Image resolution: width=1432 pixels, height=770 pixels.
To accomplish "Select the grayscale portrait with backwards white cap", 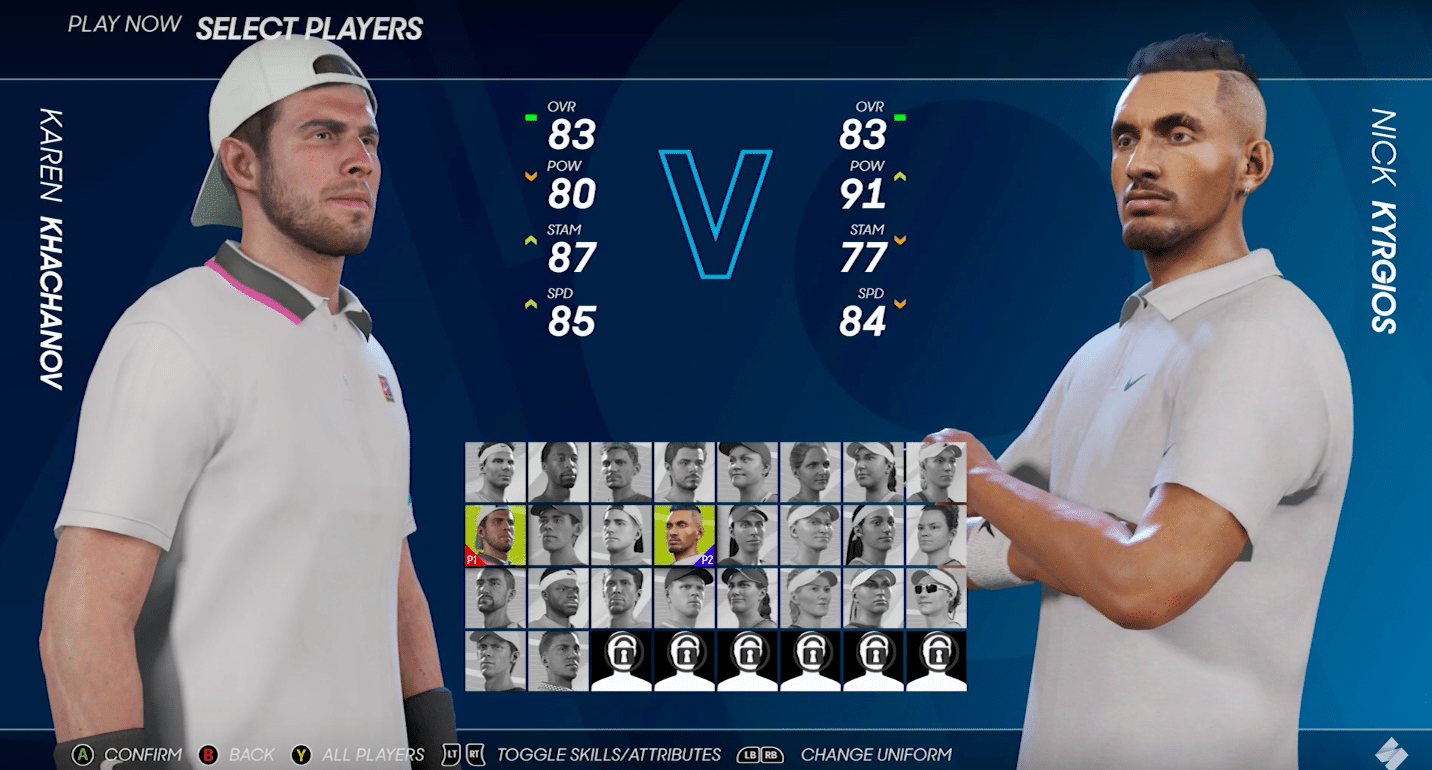I will coord(621,535).
